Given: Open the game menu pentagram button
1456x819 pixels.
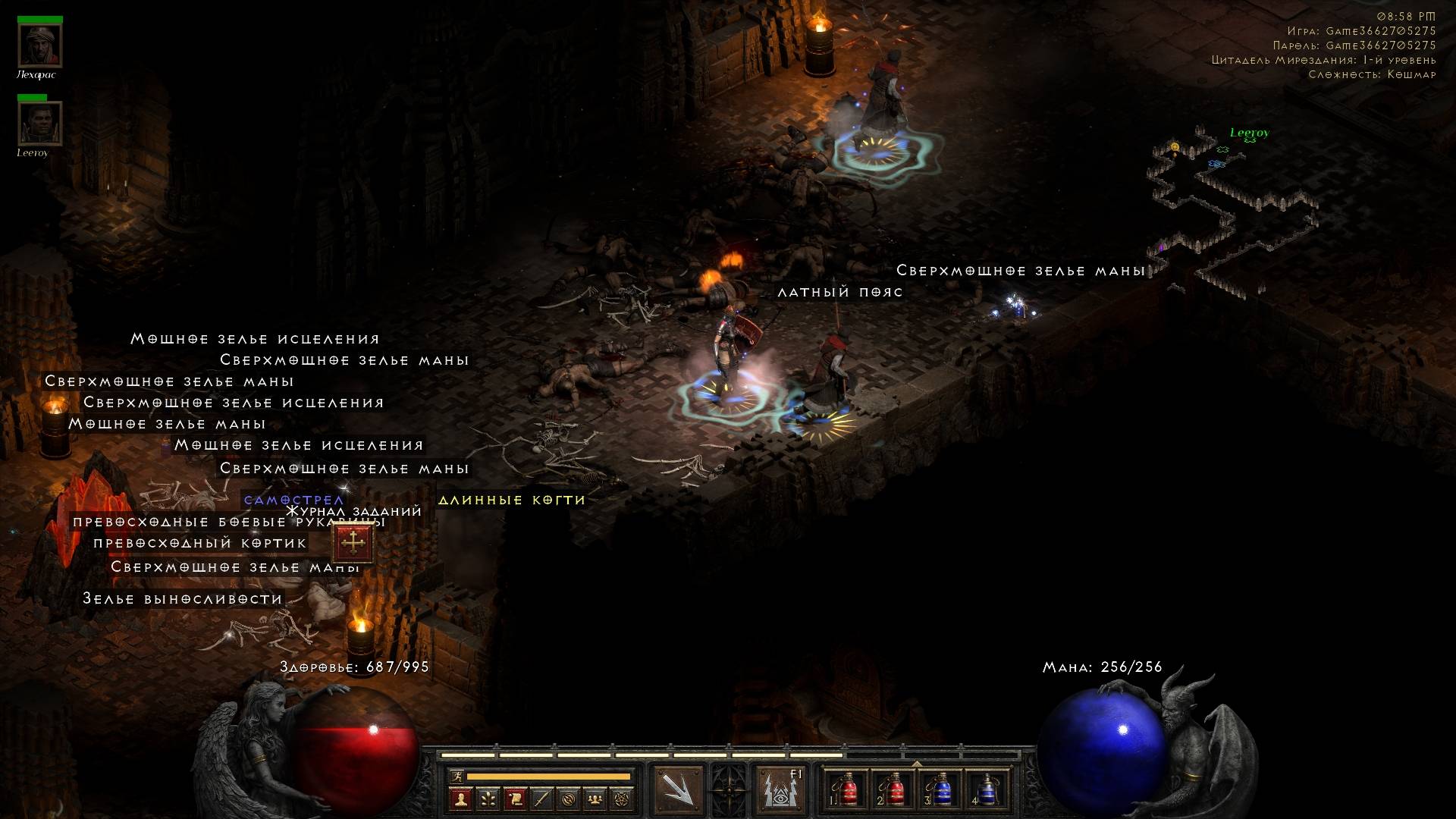Looking at the screenshot, I should point(623,799).
